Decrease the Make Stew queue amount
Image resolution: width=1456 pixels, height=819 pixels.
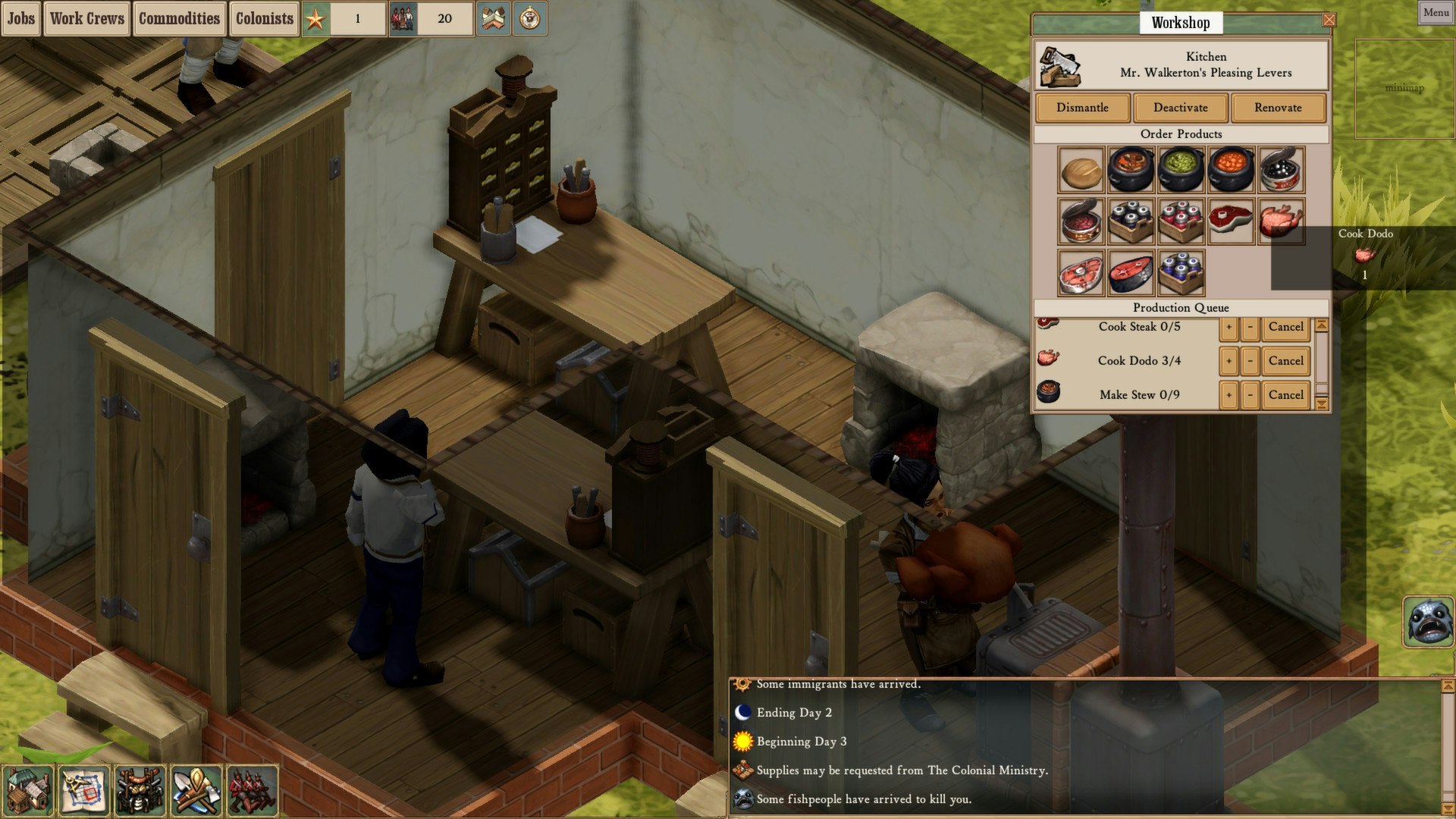coord(1249,394)
